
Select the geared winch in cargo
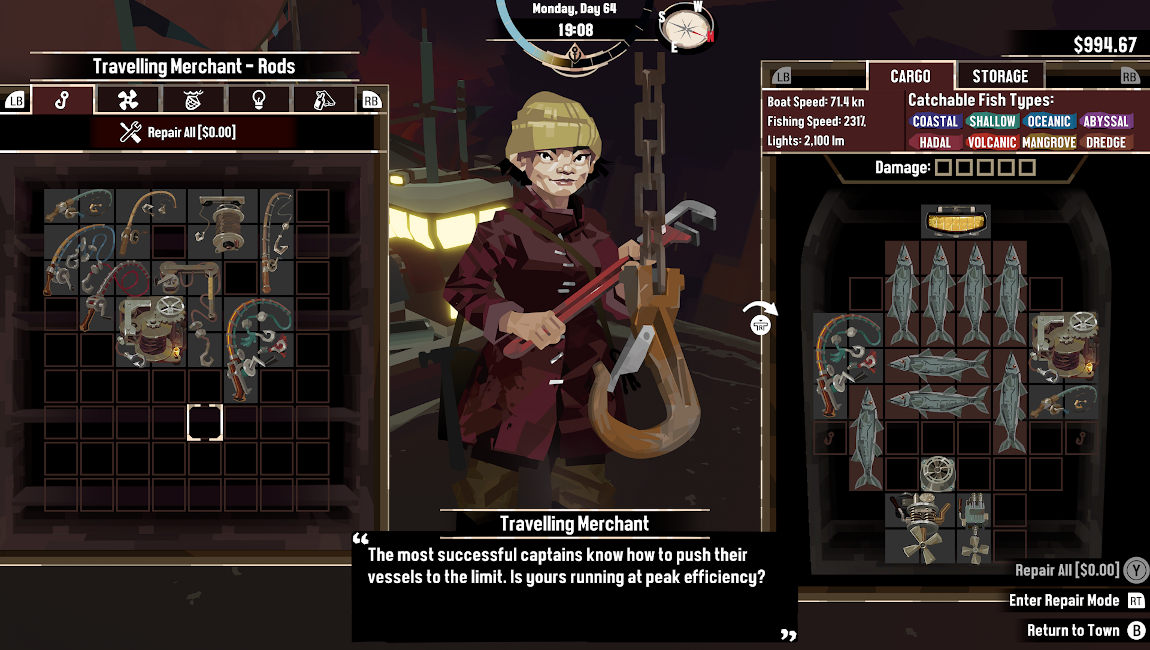1063,343
